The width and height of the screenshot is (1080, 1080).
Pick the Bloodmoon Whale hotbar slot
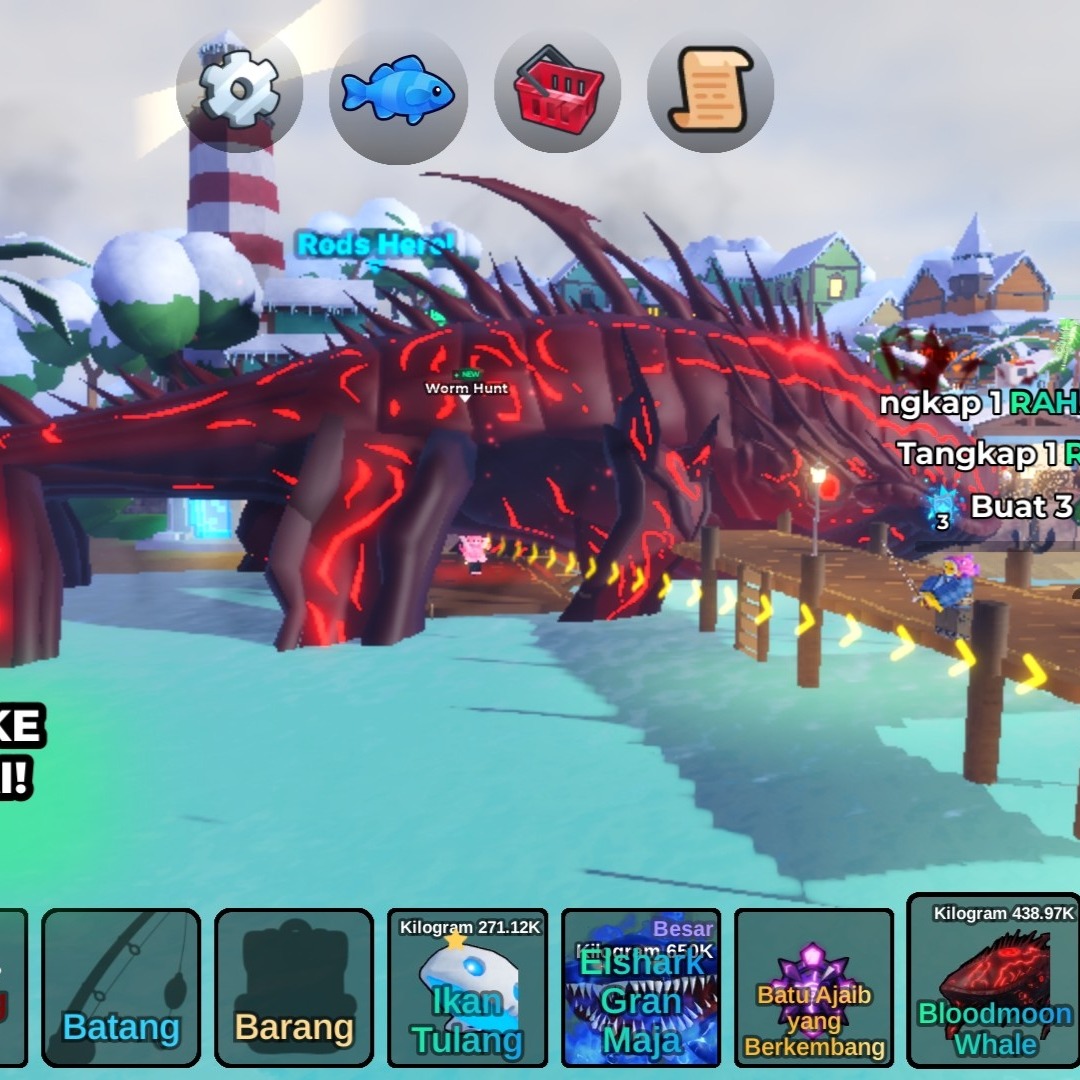pos(993,982)
